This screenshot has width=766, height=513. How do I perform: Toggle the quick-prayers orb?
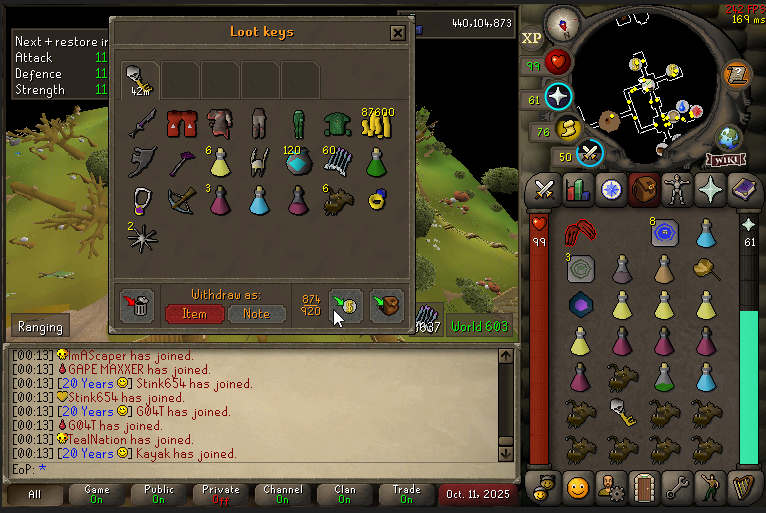tap(558, 97)
